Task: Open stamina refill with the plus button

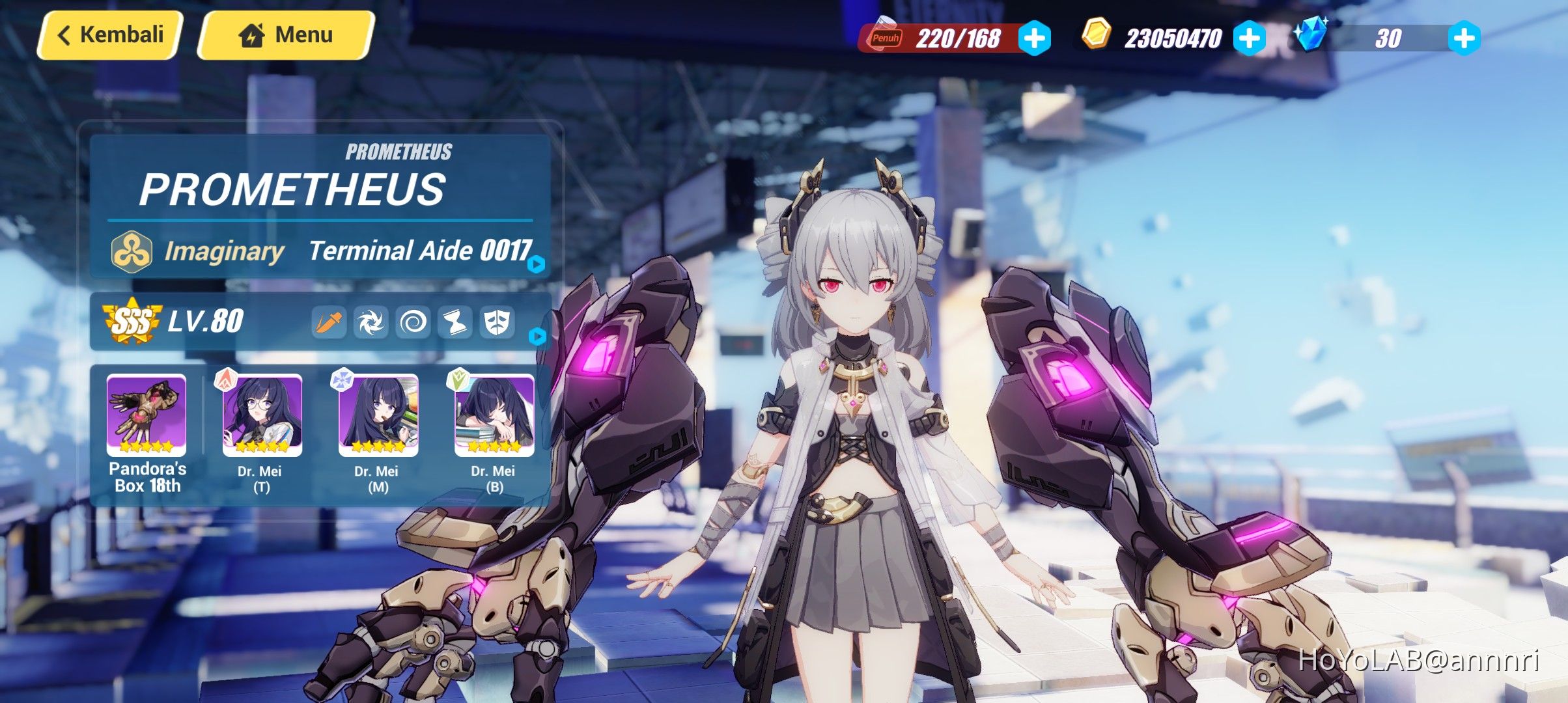Action: tap(1036, 37)
